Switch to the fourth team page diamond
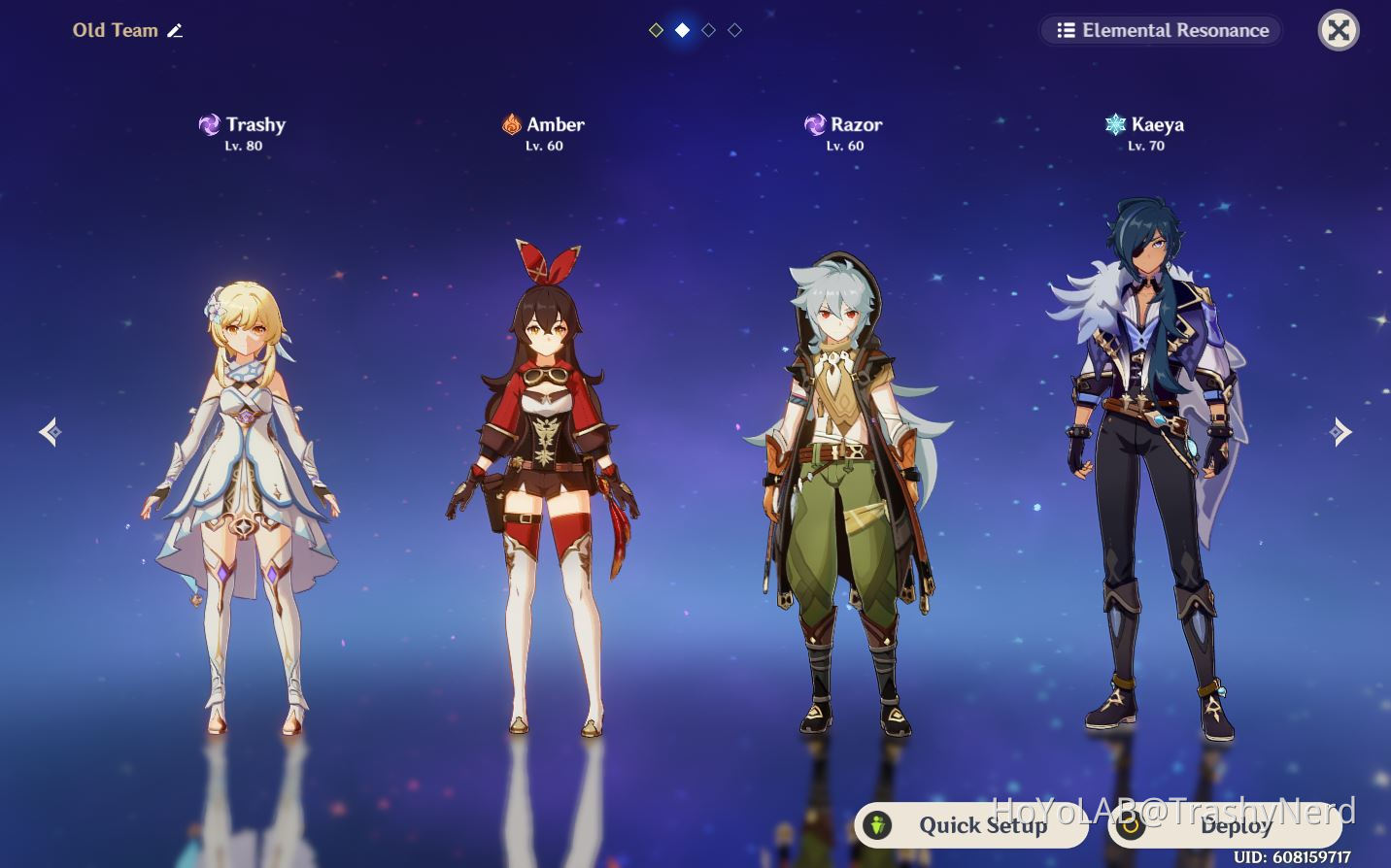 734,30
